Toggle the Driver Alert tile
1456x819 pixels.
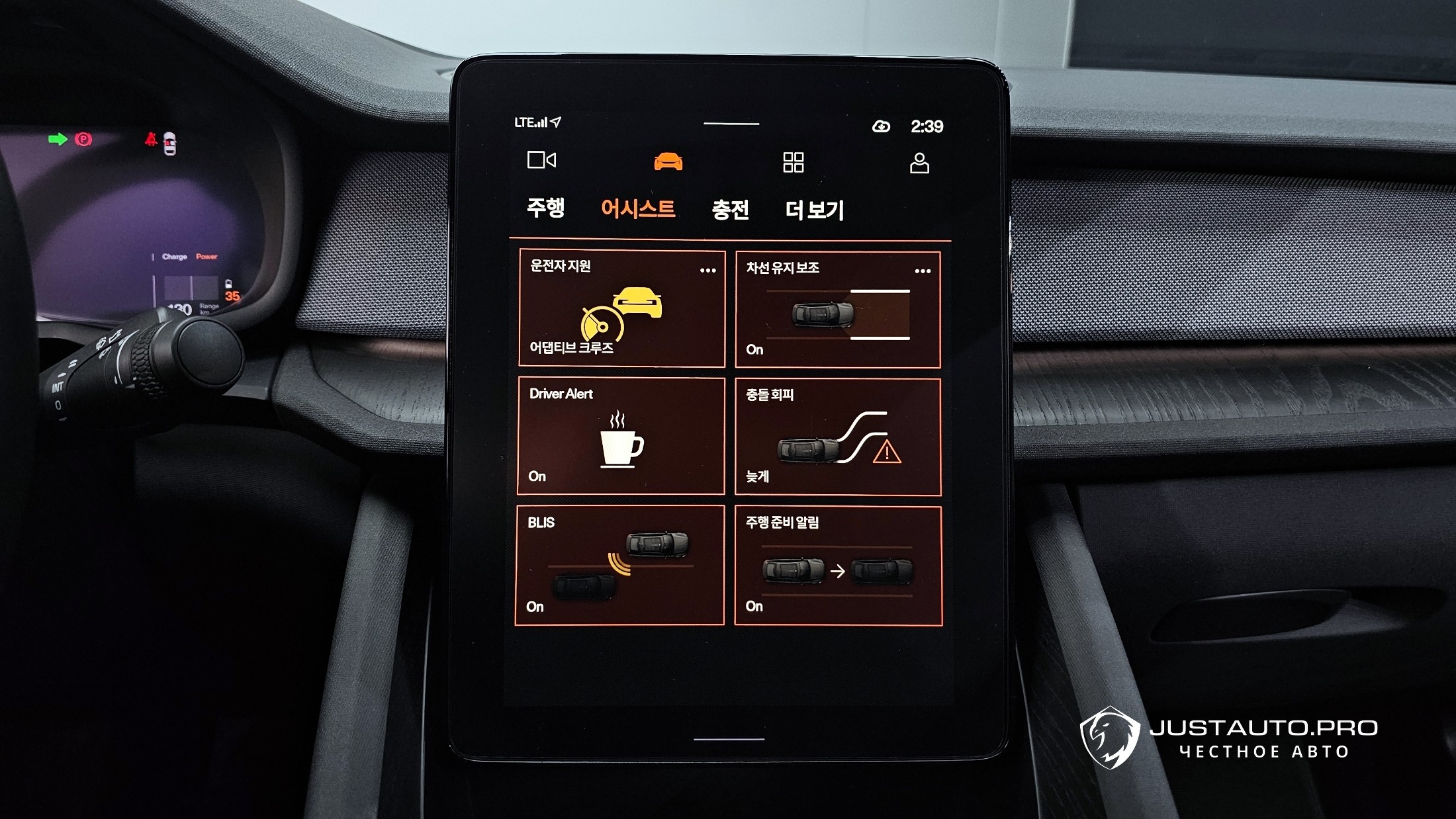621,436
